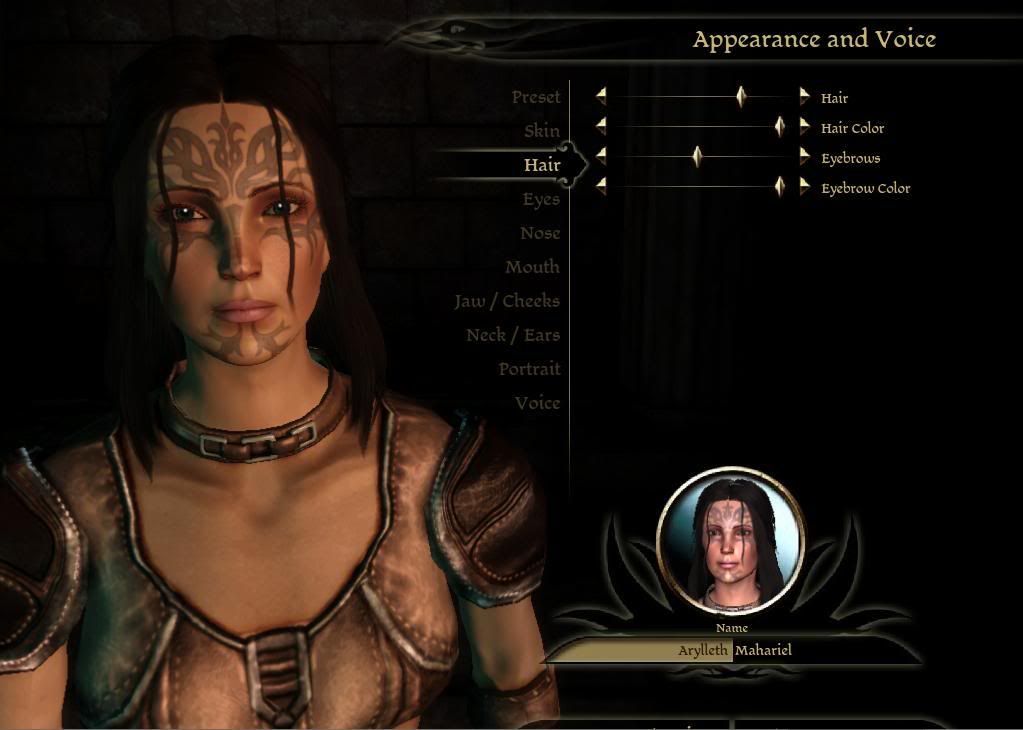This screenshot has height=730, width=1023.
Task: Switch to the Portrait section
Action: tap(529, 369)
